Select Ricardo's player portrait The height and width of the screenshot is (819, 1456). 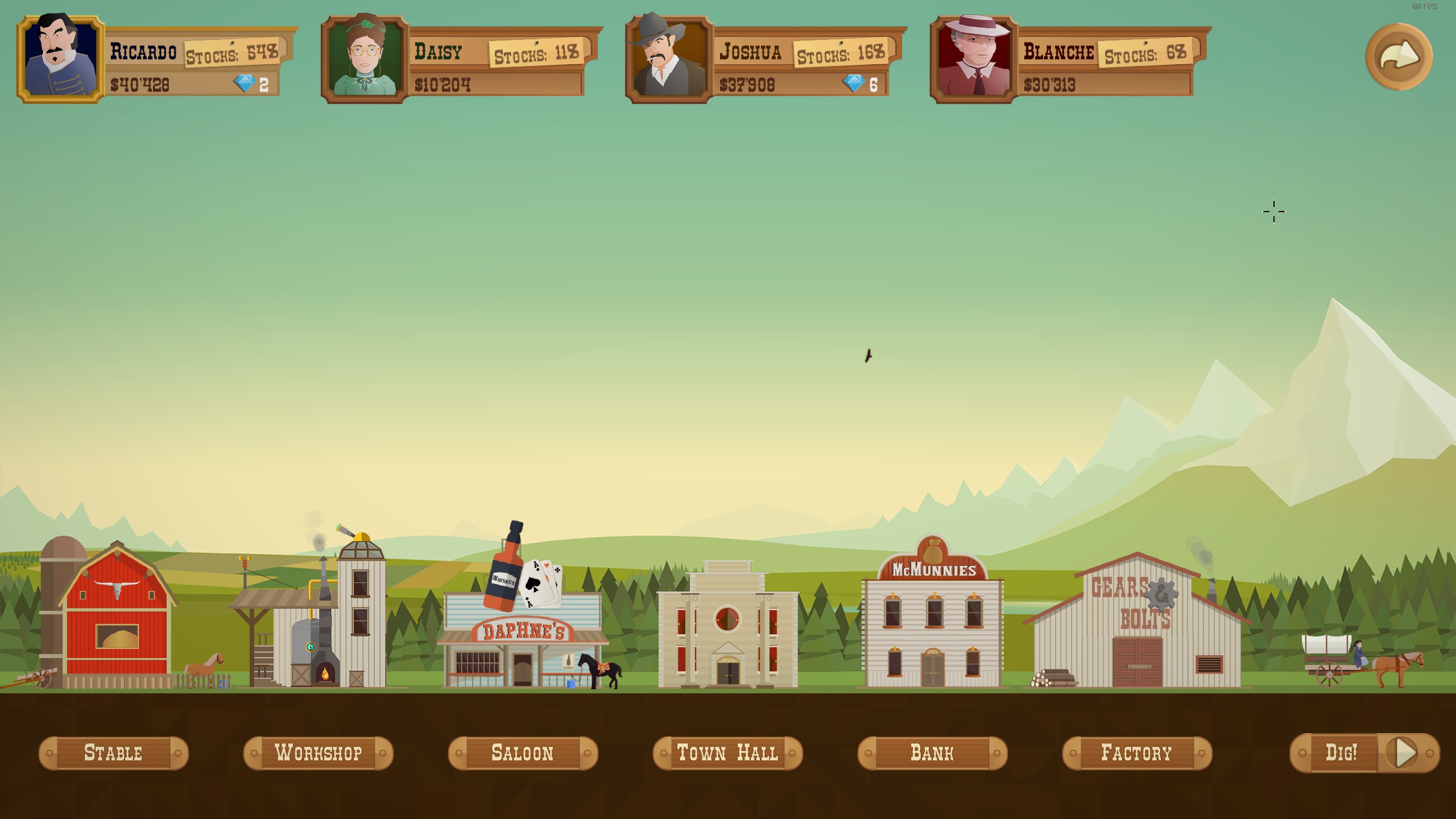pyautogui.click(x=61, y=59)
